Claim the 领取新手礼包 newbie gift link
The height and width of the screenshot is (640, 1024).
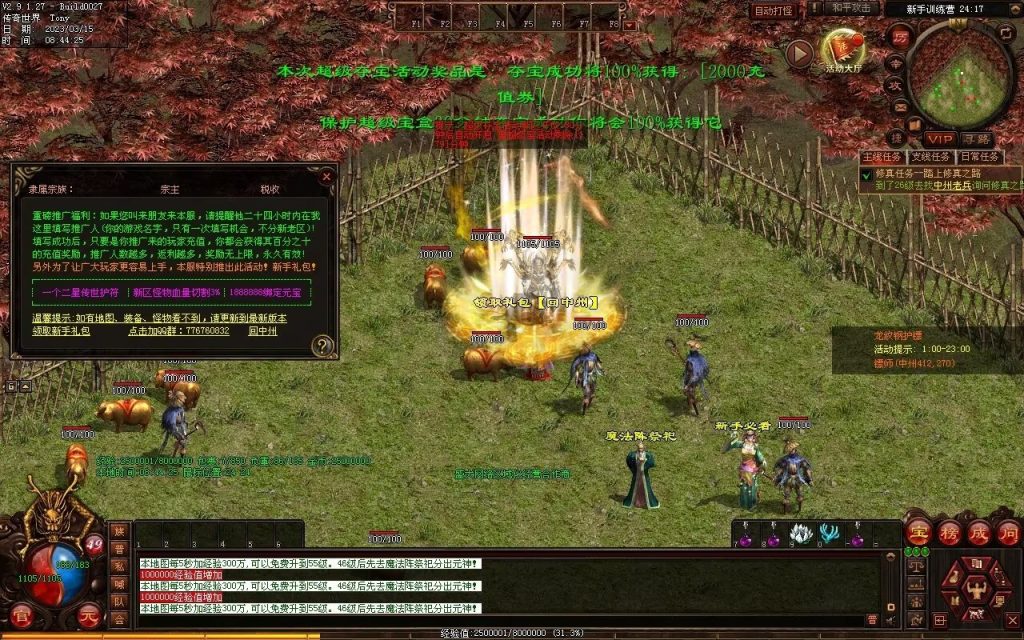tap(61, 330)
